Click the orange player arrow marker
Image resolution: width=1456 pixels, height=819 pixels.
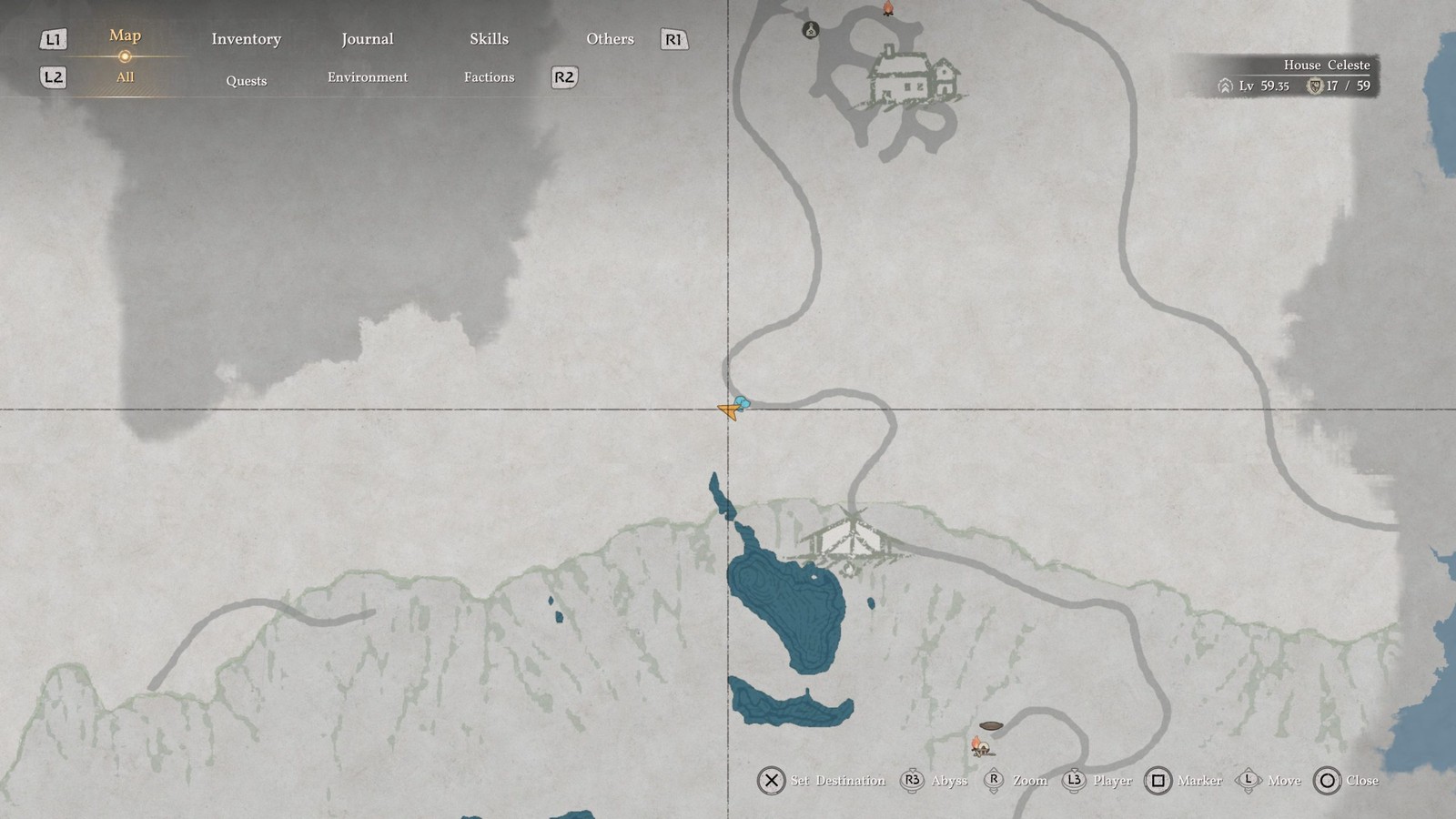pyautogui.click(x=729, y=411)
